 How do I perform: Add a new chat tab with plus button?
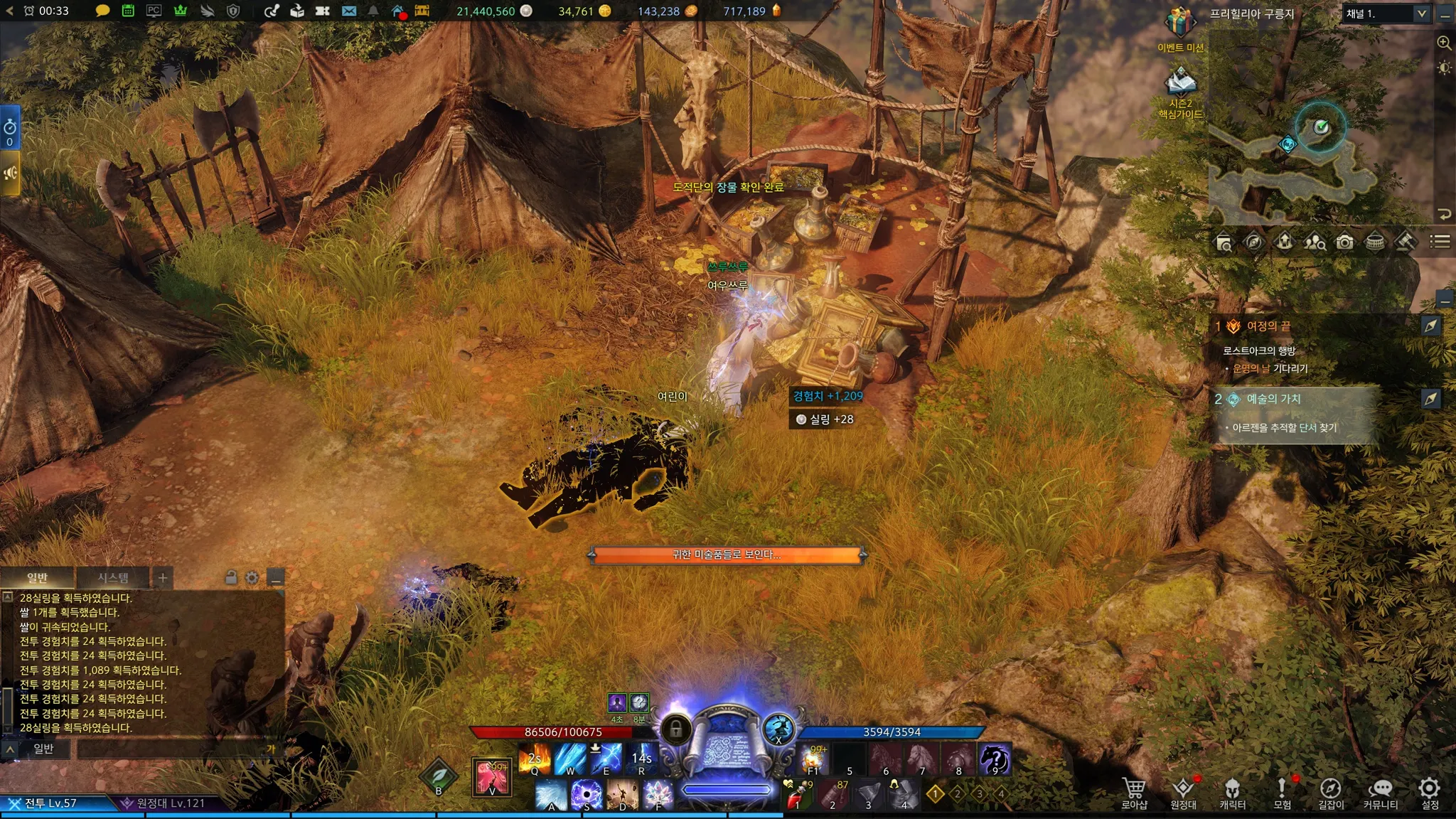(163, 577)
